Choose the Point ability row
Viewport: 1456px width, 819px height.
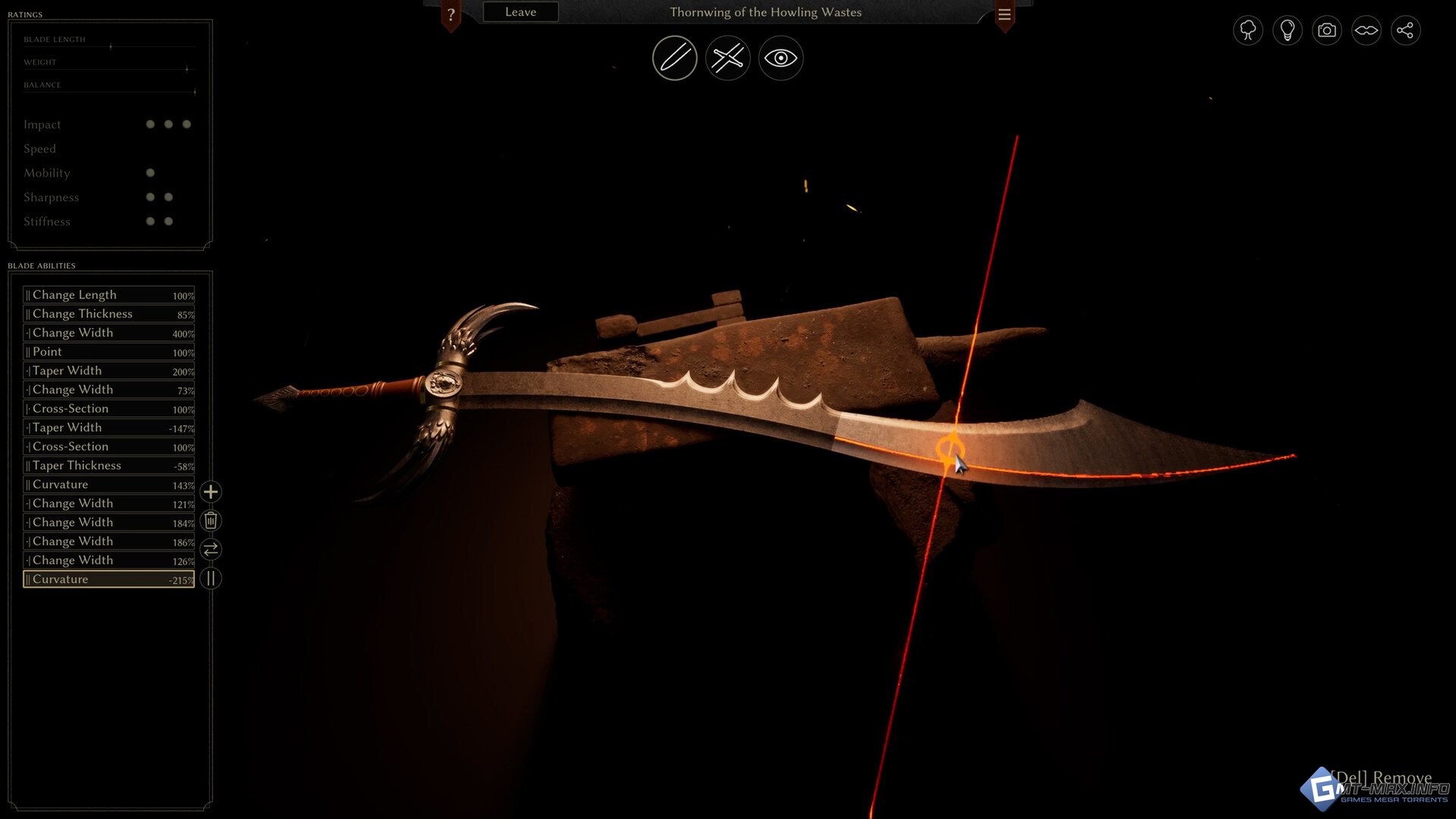108,352
